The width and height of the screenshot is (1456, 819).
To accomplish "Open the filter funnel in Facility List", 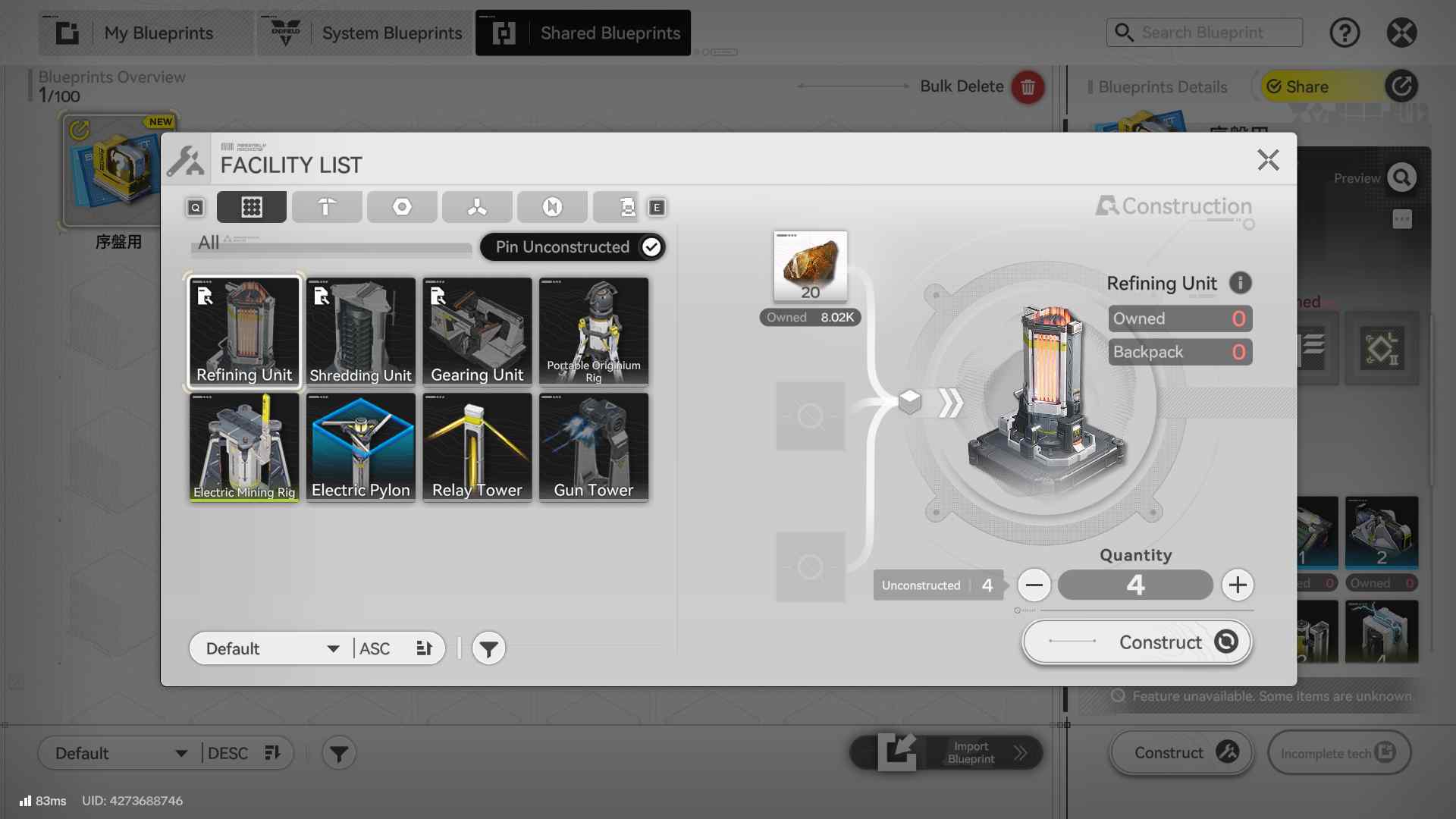I will pyautogui.click(x=488, y=648).
